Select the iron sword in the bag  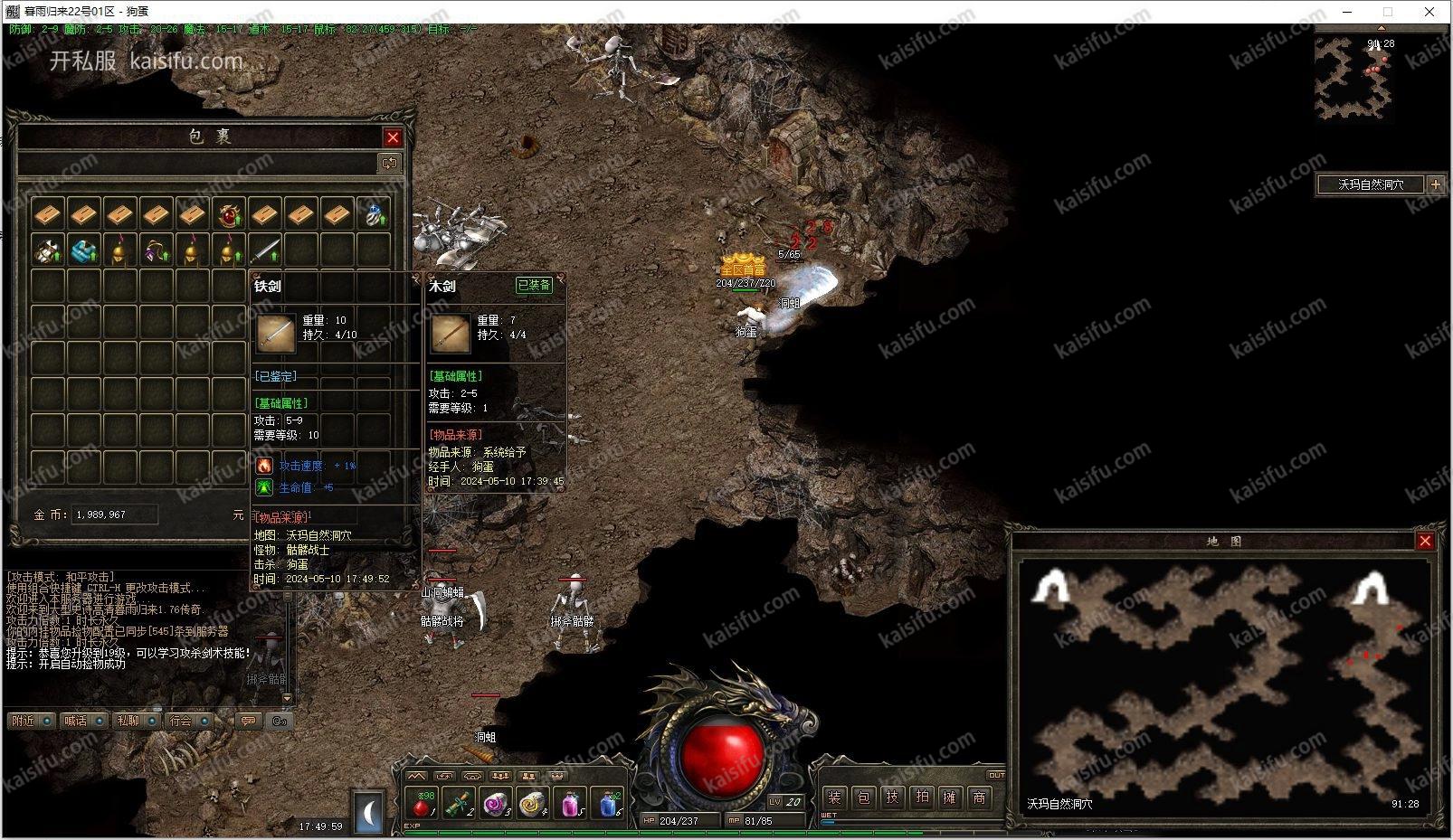click(x=265, y=250)
